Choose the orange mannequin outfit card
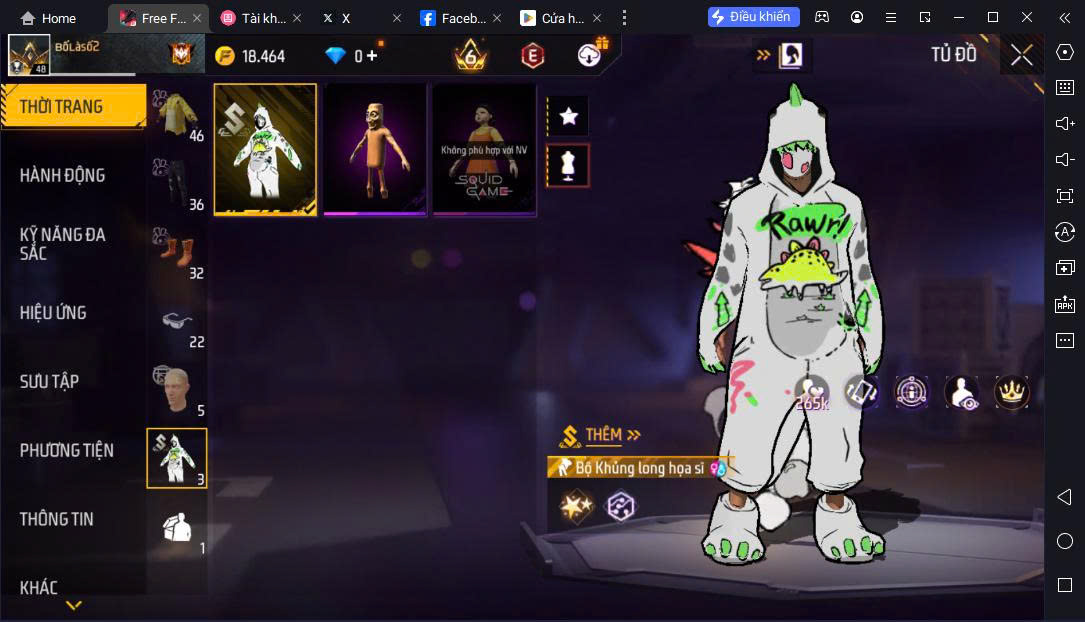The width and height of the screenshot is (1085, 622). coord(375,148)
